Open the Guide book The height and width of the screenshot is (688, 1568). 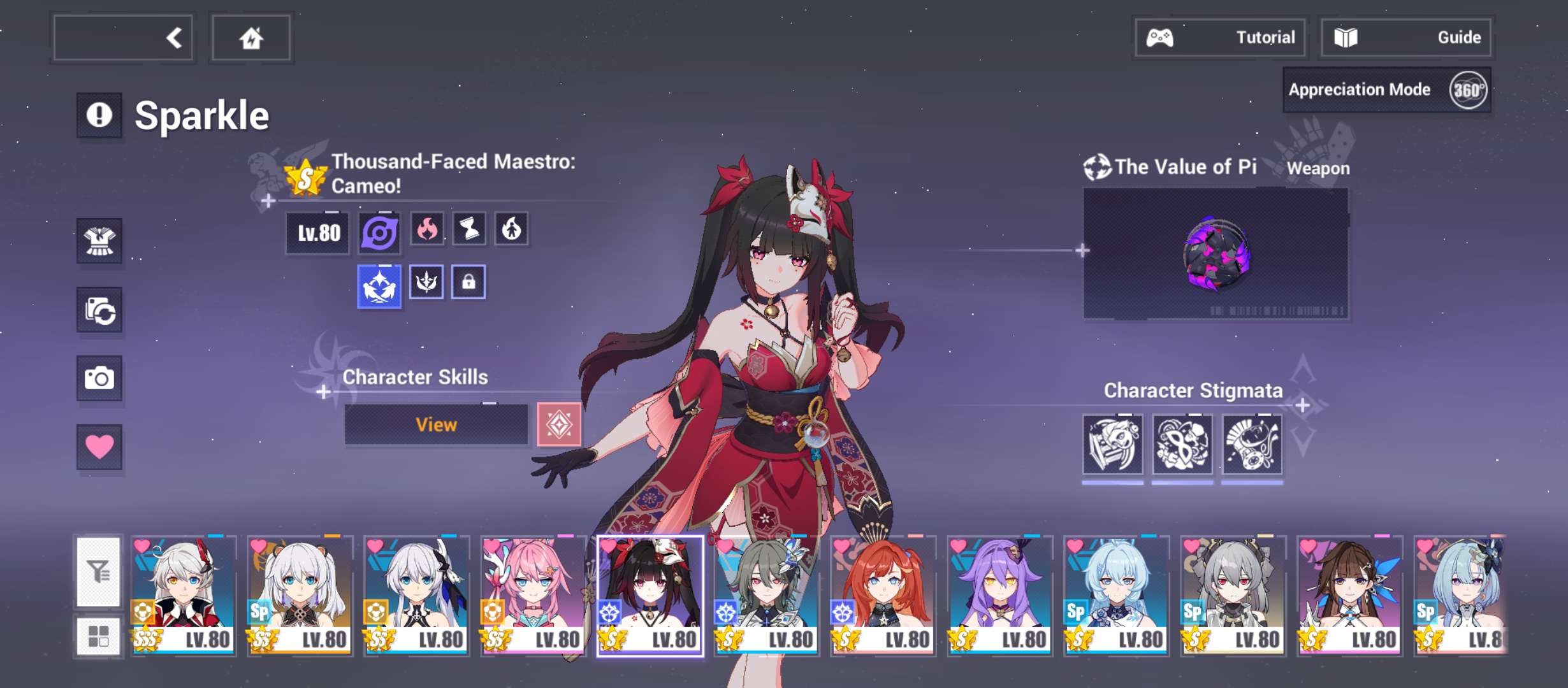tap(1405, 38)
